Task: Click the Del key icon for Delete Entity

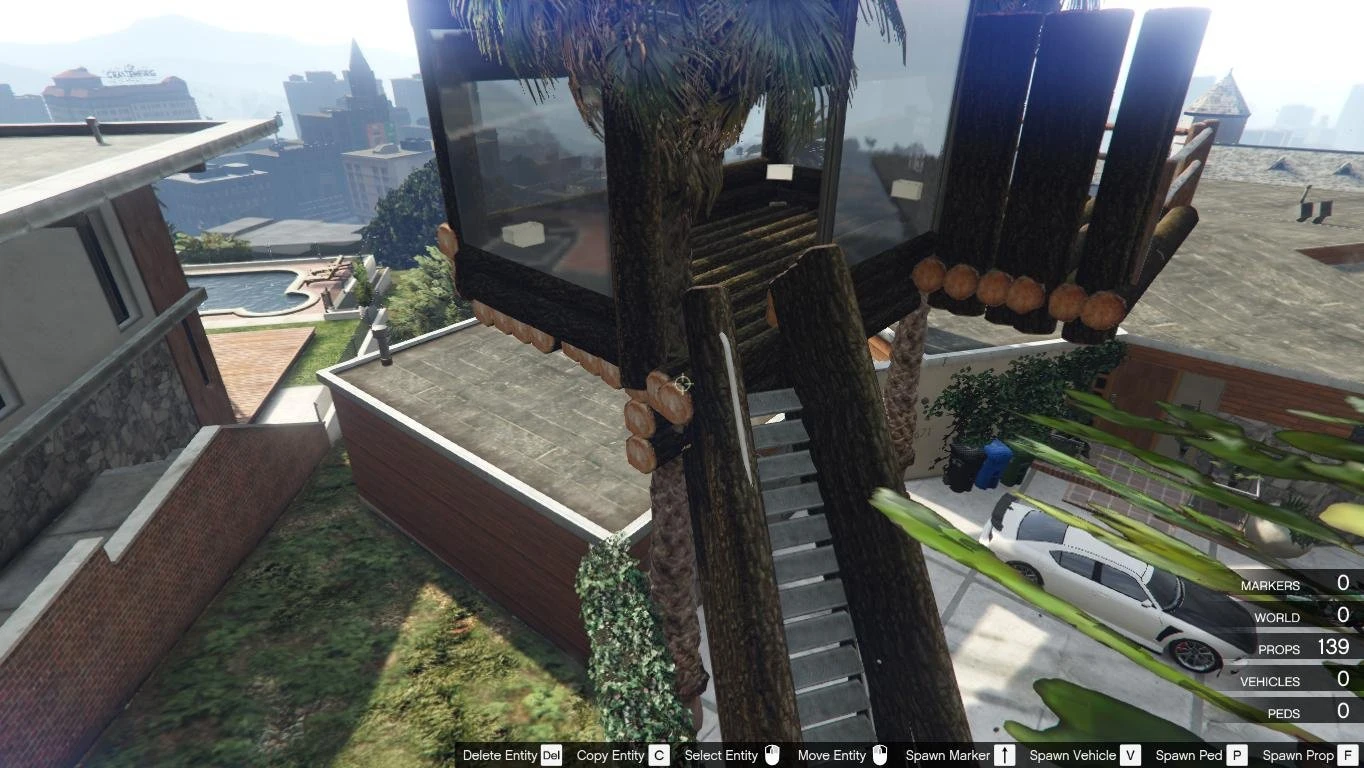Action: click(x=551, y=756)
